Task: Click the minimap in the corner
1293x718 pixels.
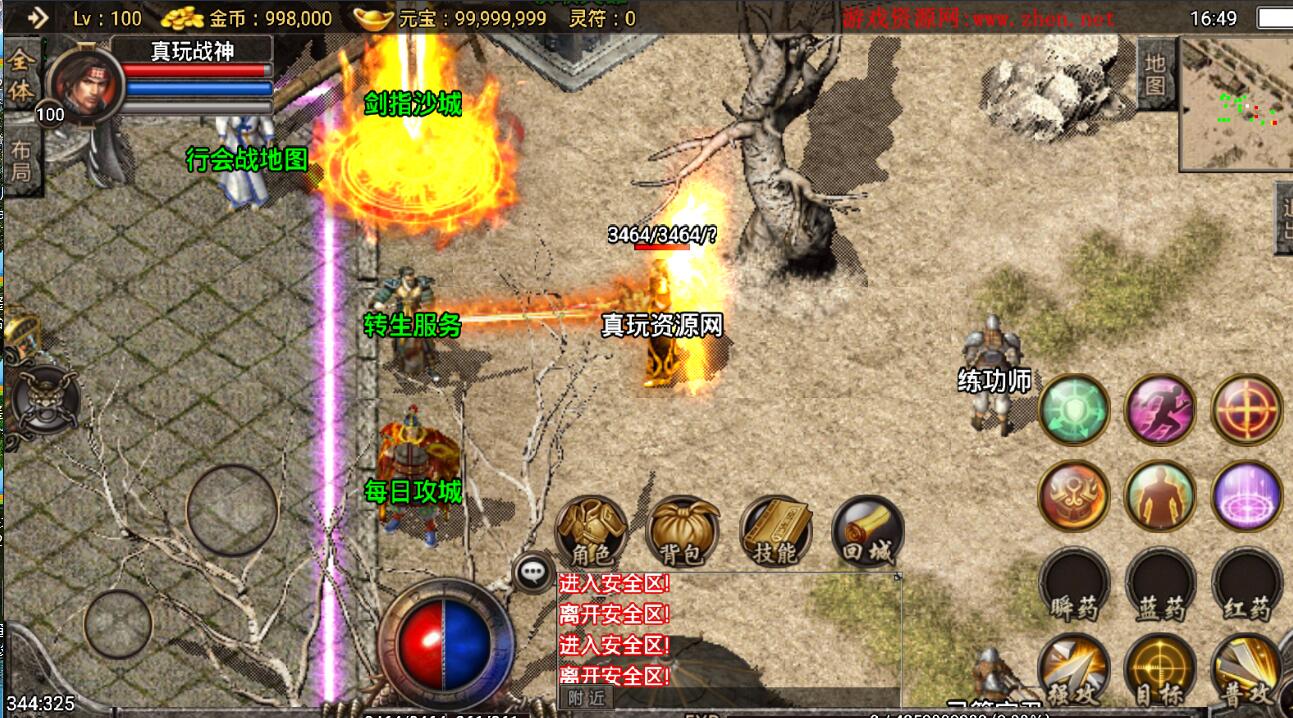Action: click(1235, 103)
